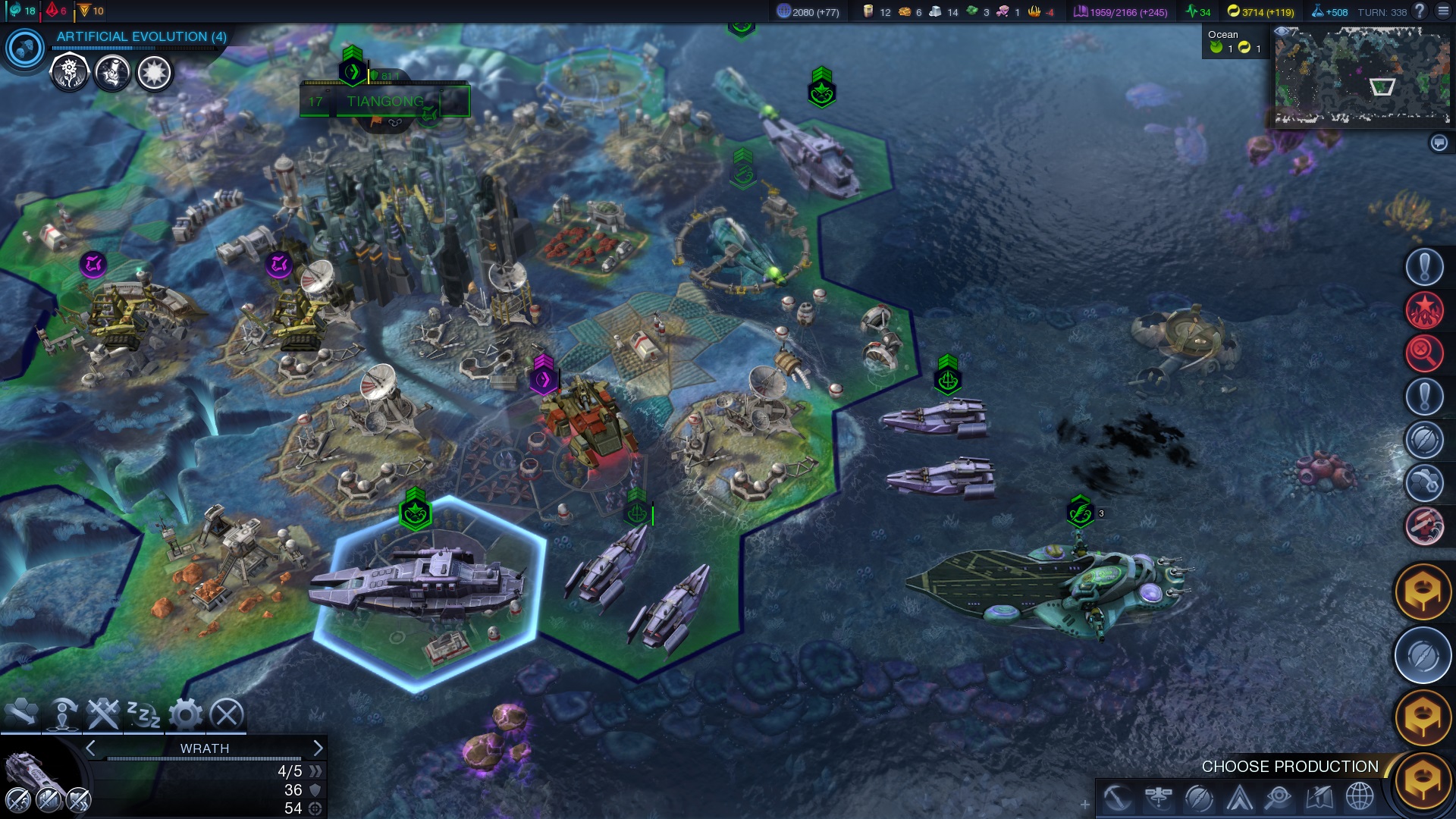Cycle to the previous unit arrow
Screen dimensions: 1456x819
point(91,748)
